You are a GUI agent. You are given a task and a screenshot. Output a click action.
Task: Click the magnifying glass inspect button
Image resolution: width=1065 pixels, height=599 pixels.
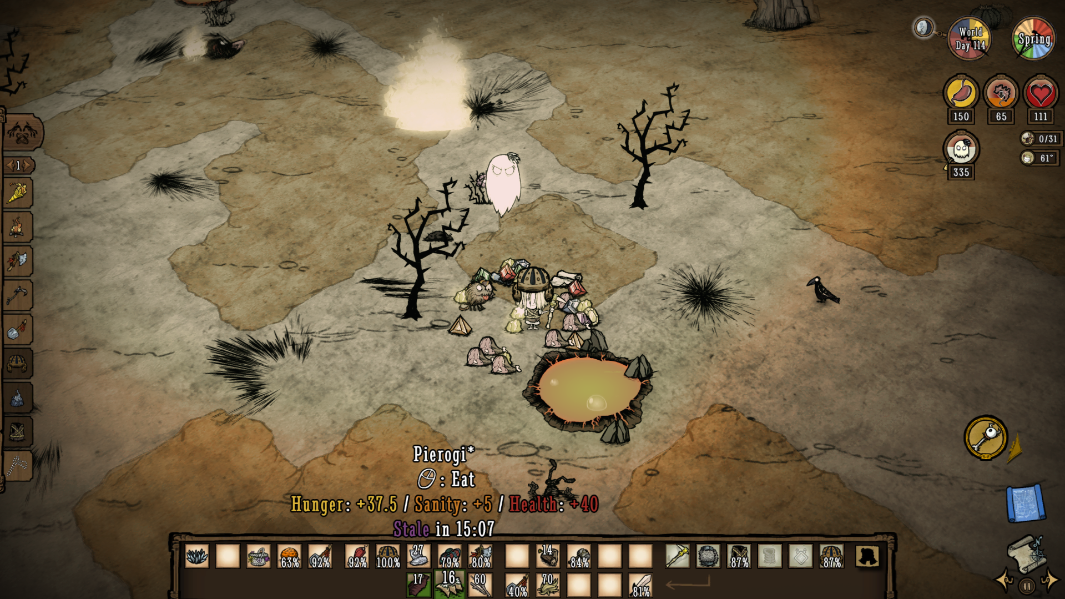click(x=985, y=437)
